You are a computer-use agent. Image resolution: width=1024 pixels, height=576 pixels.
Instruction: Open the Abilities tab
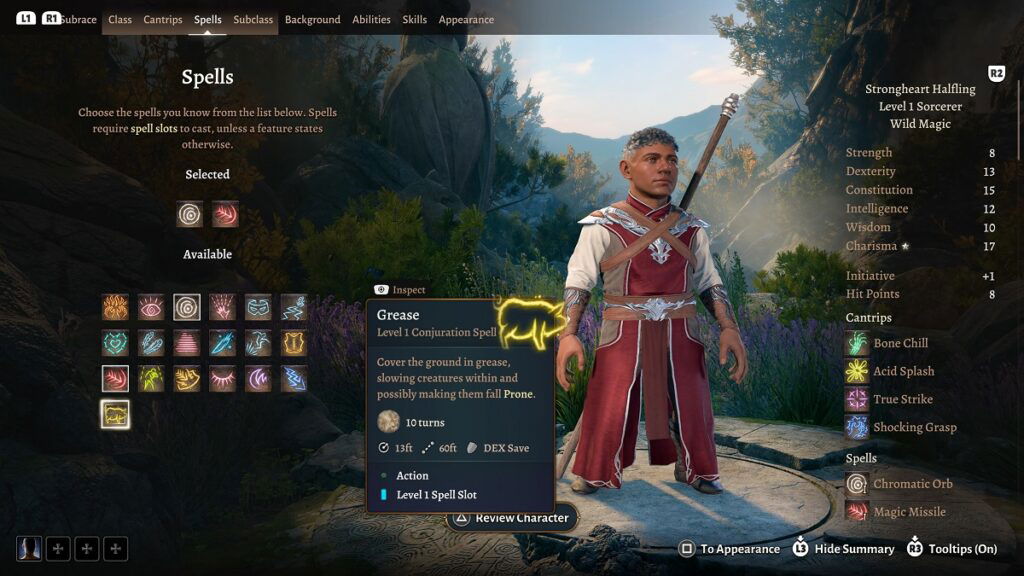pos(371,20)
